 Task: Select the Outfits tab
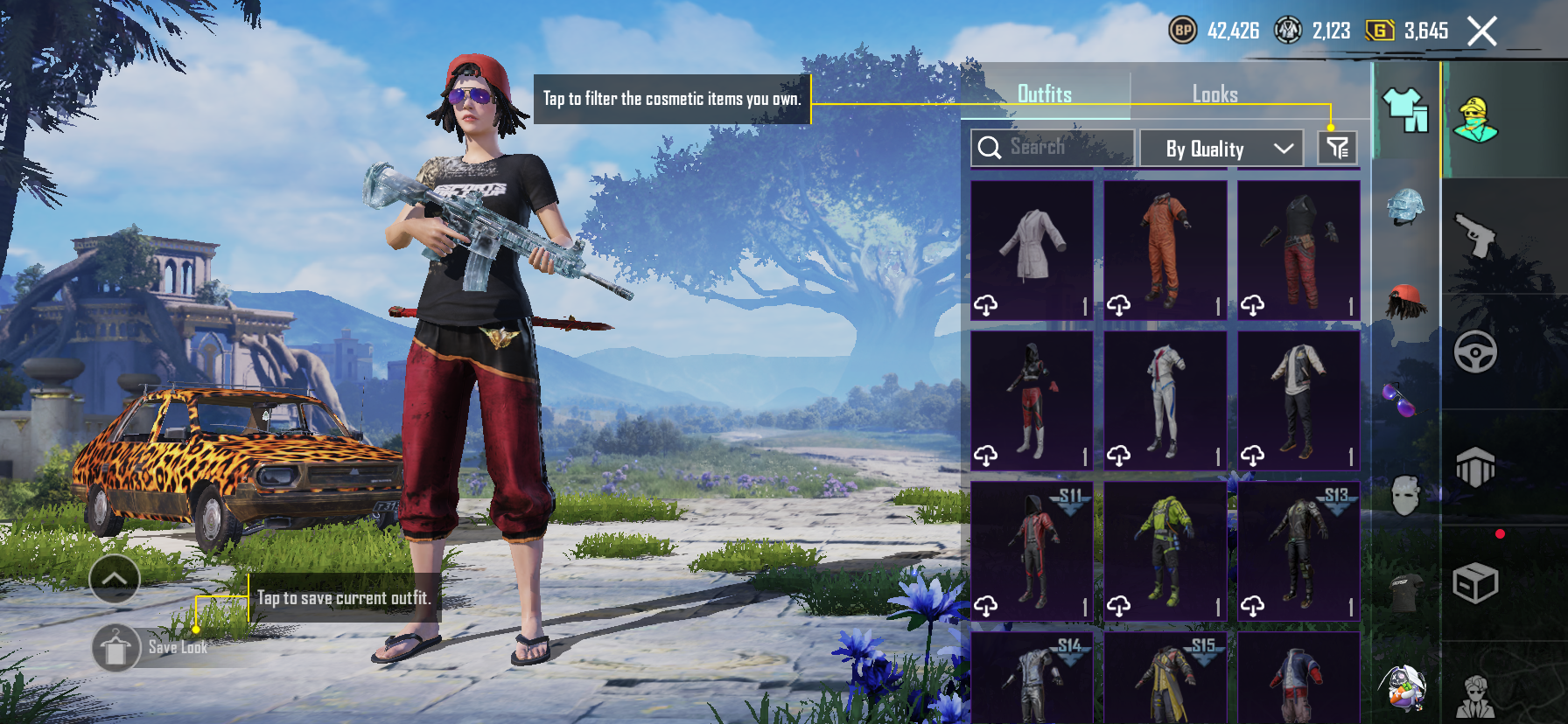click(x=1044, y=94)
